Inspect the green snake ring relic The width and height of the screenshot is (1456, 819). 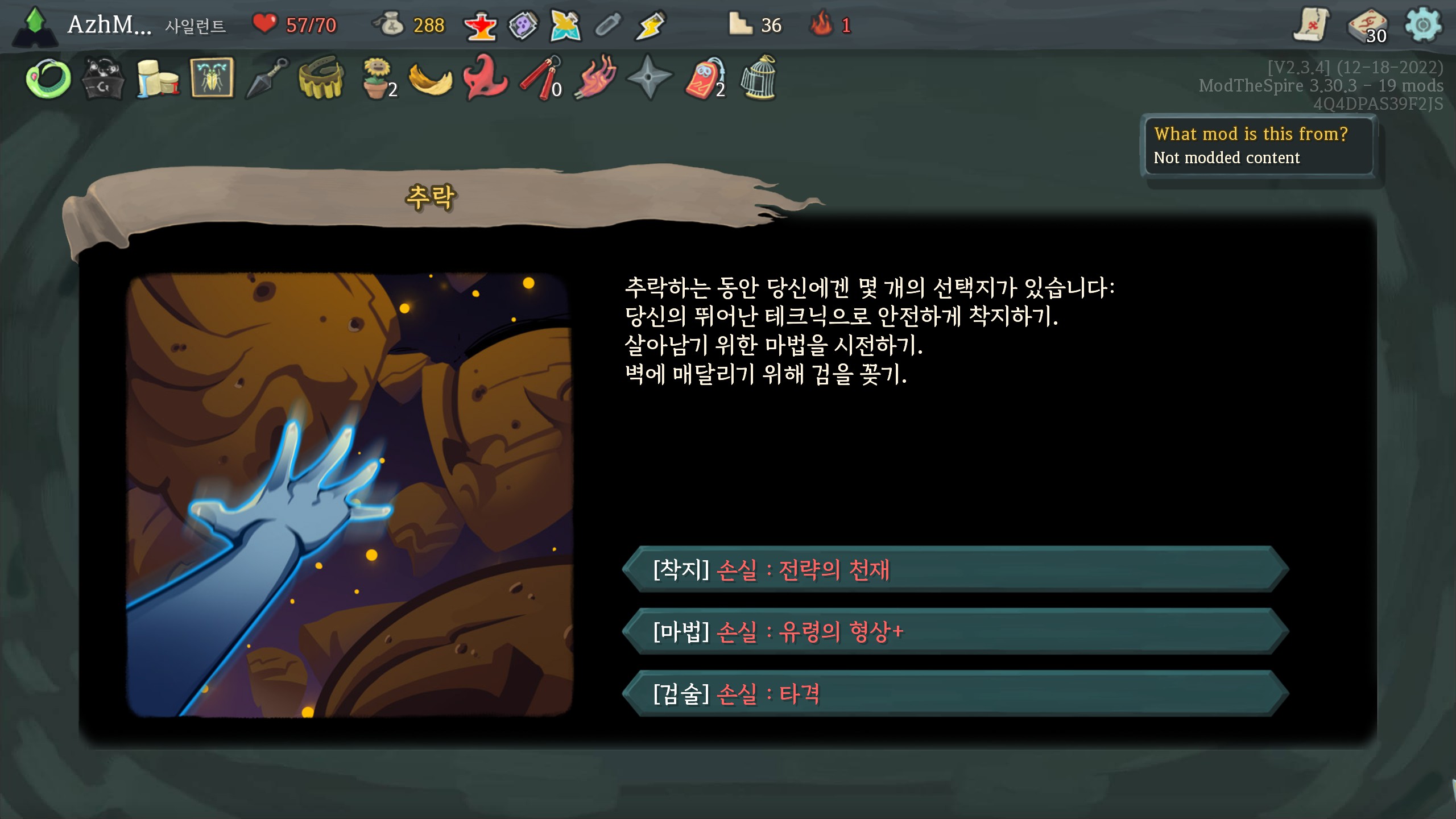pyautogui.click(x=48, y=79)
